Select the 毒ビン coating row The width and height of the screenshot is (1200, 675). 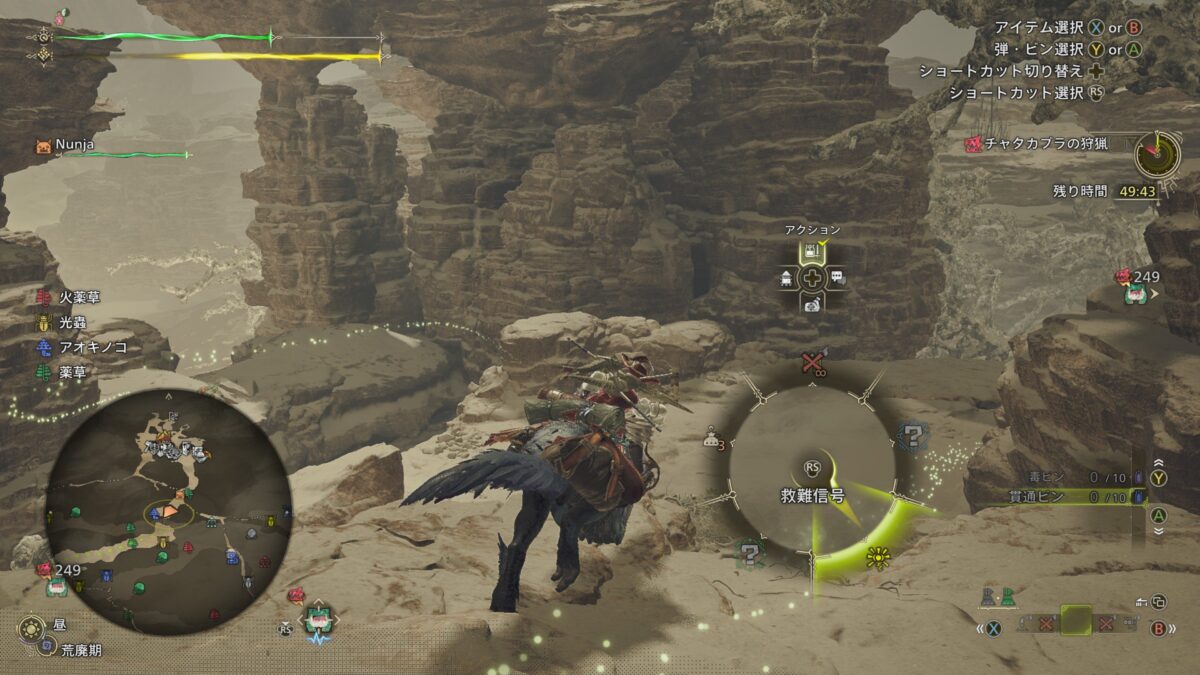click(x=1070, y=477)
